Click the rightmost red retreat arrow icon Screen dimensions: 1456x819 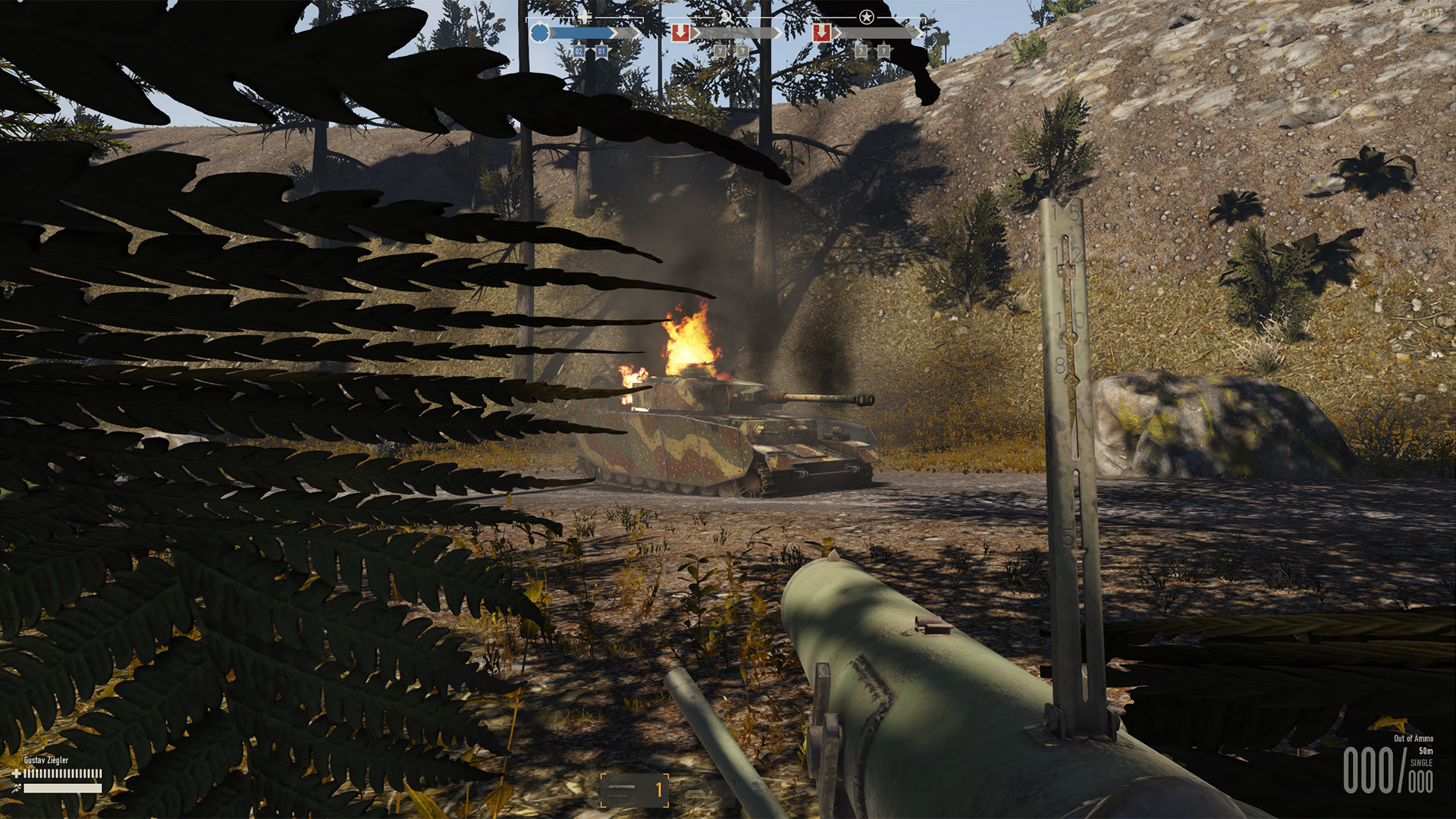[821, 33]
